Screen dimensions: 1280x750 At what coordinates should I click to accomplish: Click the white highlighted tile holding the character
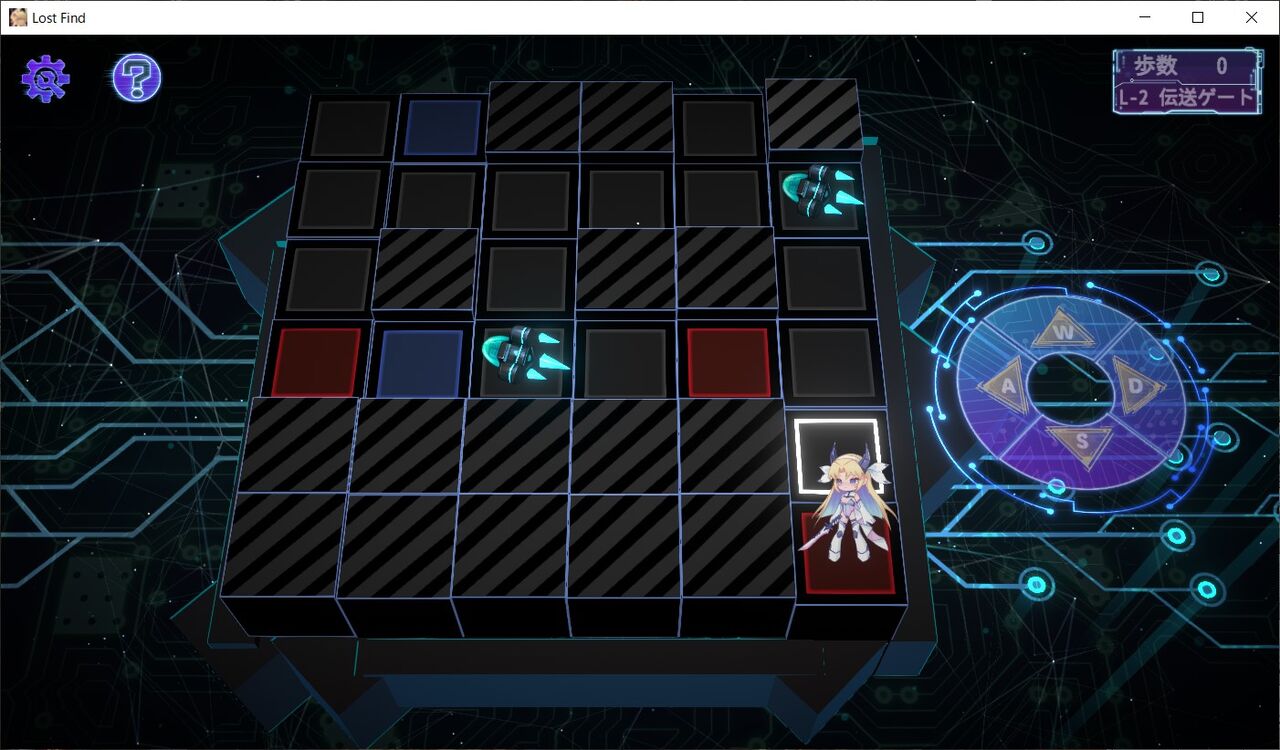838,450
